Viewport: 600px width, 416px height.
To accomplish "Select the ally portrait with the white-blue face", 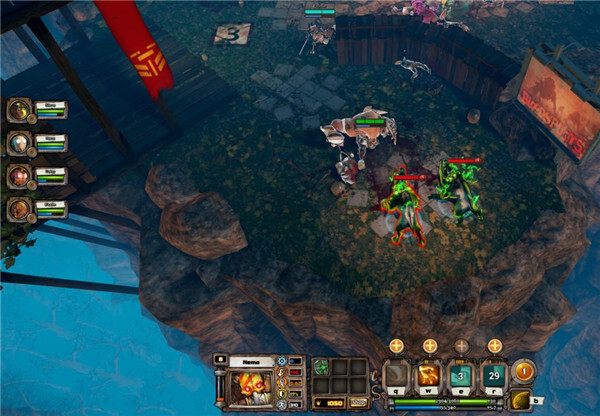I will 18,143.
